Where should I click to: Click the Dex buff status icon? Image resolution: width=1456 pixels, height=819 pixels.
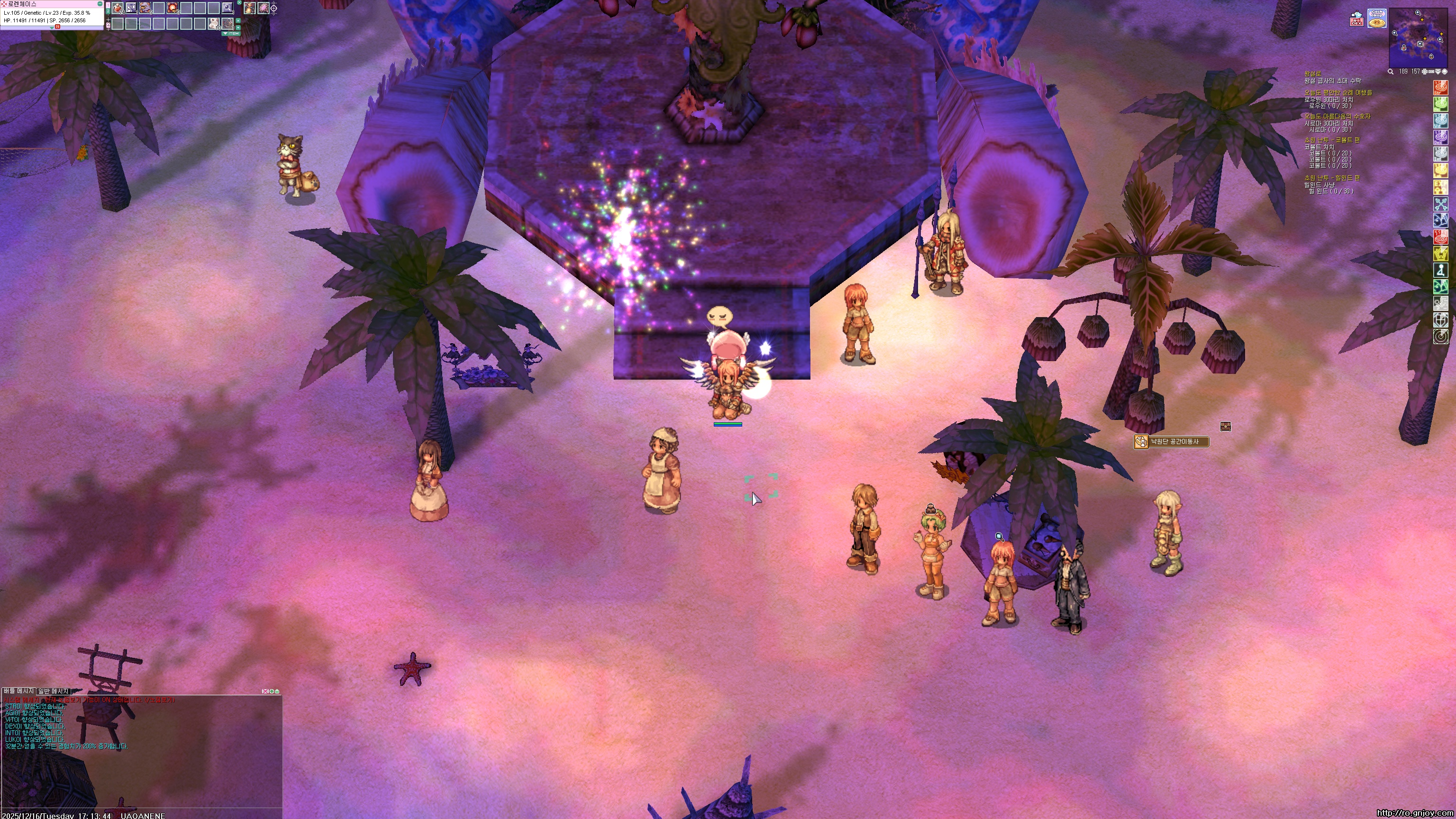[x=1441, y=137]
